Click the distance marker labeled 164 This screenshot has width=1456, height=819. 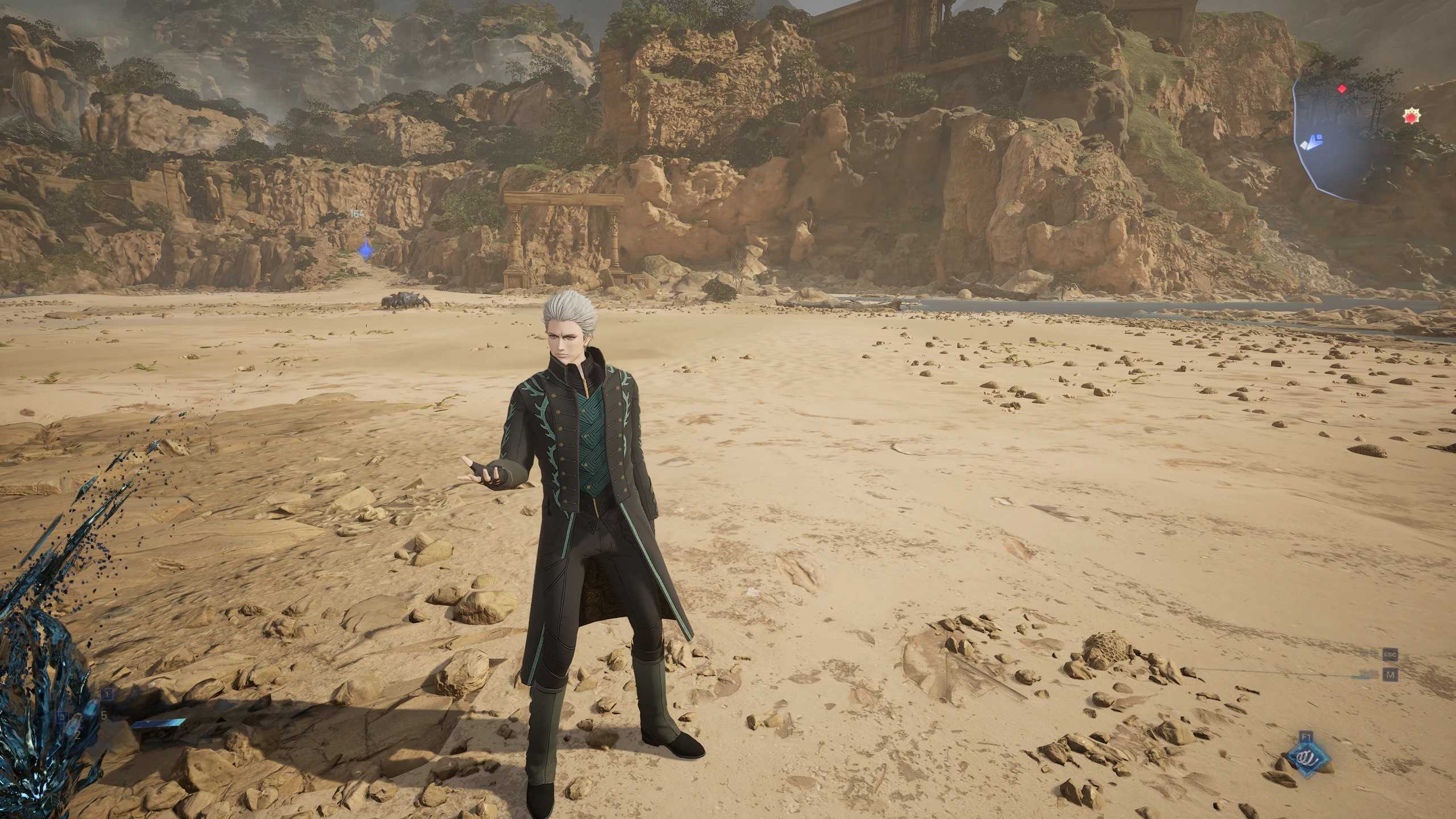(357, 215)
